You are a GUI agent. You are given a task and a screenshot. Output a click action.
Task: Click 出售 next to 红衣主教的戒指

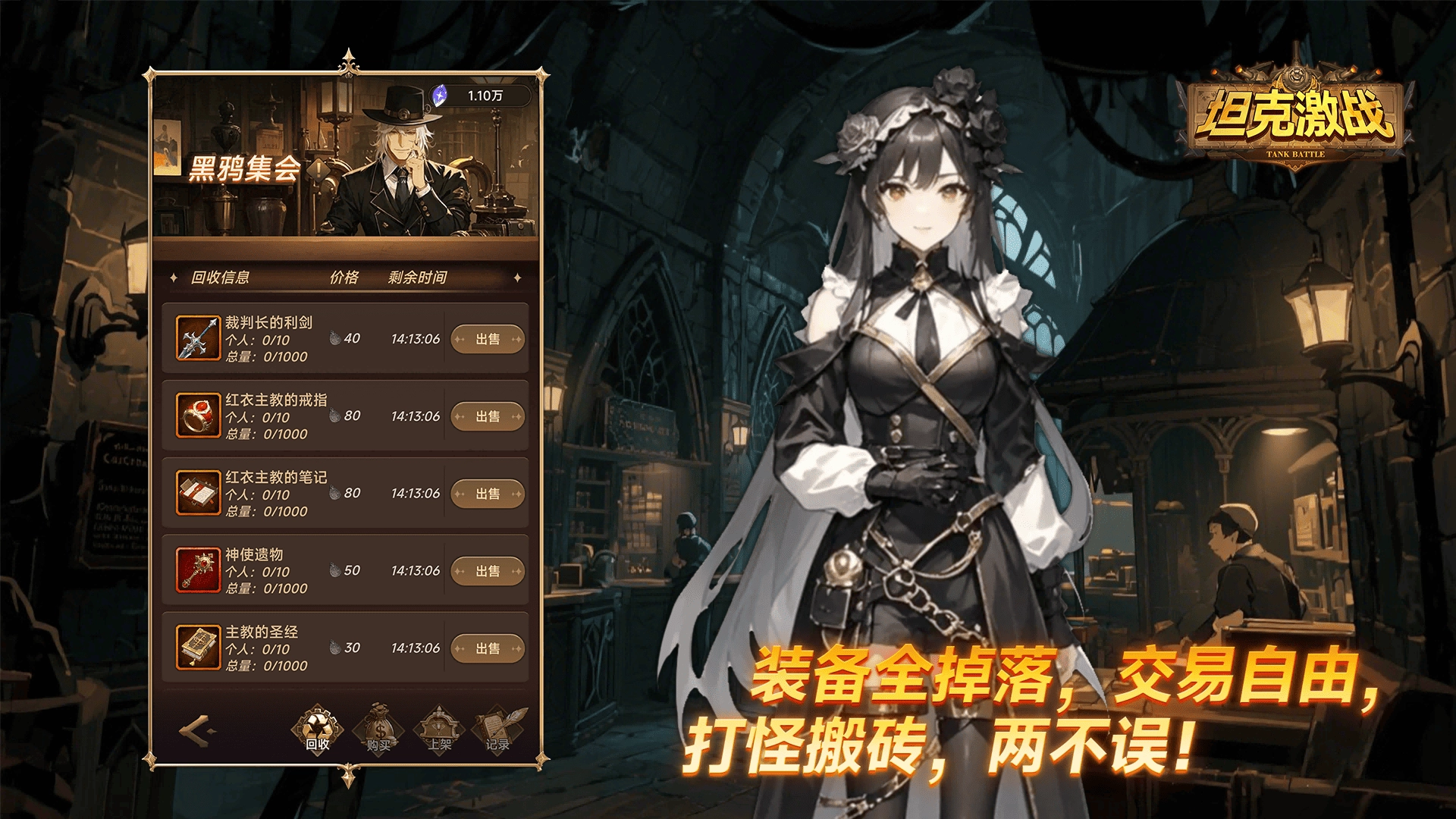tap(487, 416)
